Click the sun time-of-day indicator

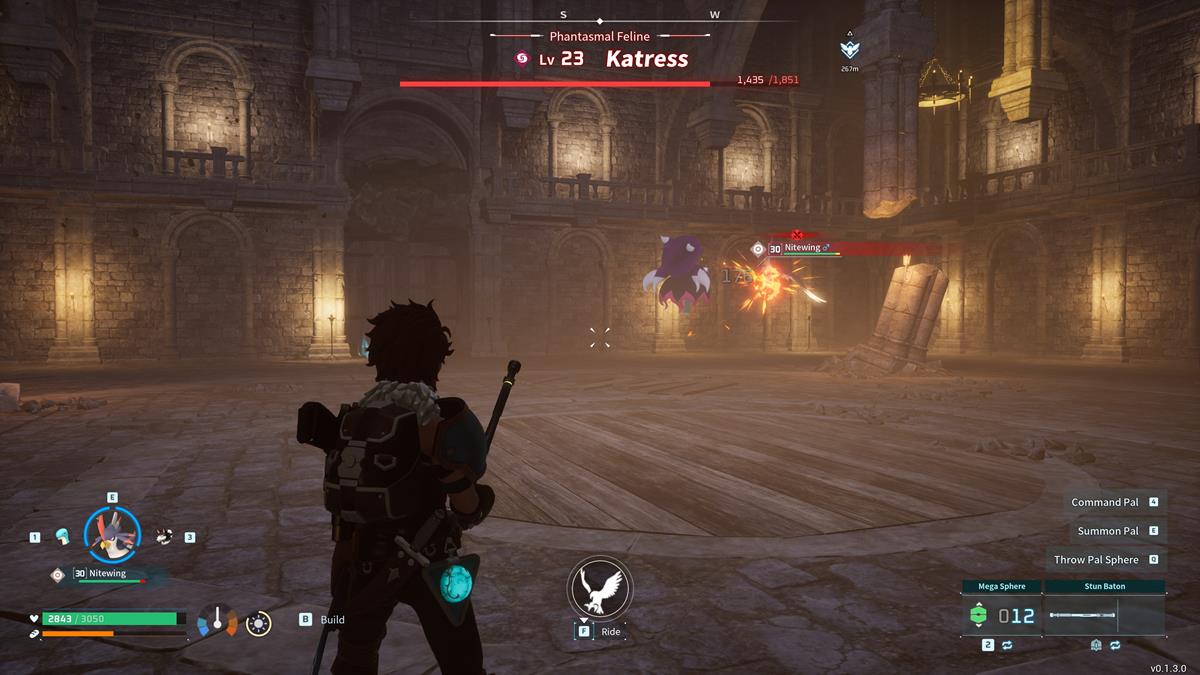pos(259,623)
